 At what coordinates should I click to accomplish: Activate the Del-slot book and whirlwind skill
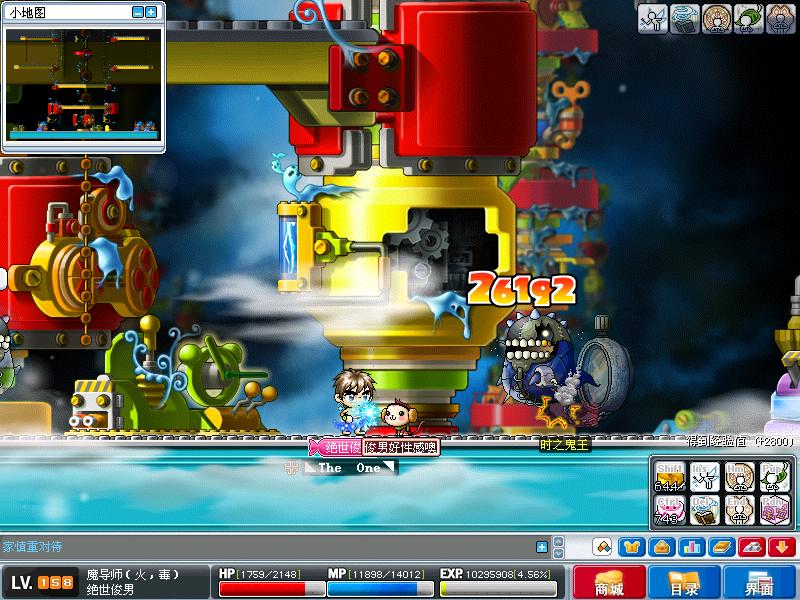click(704, 509)
